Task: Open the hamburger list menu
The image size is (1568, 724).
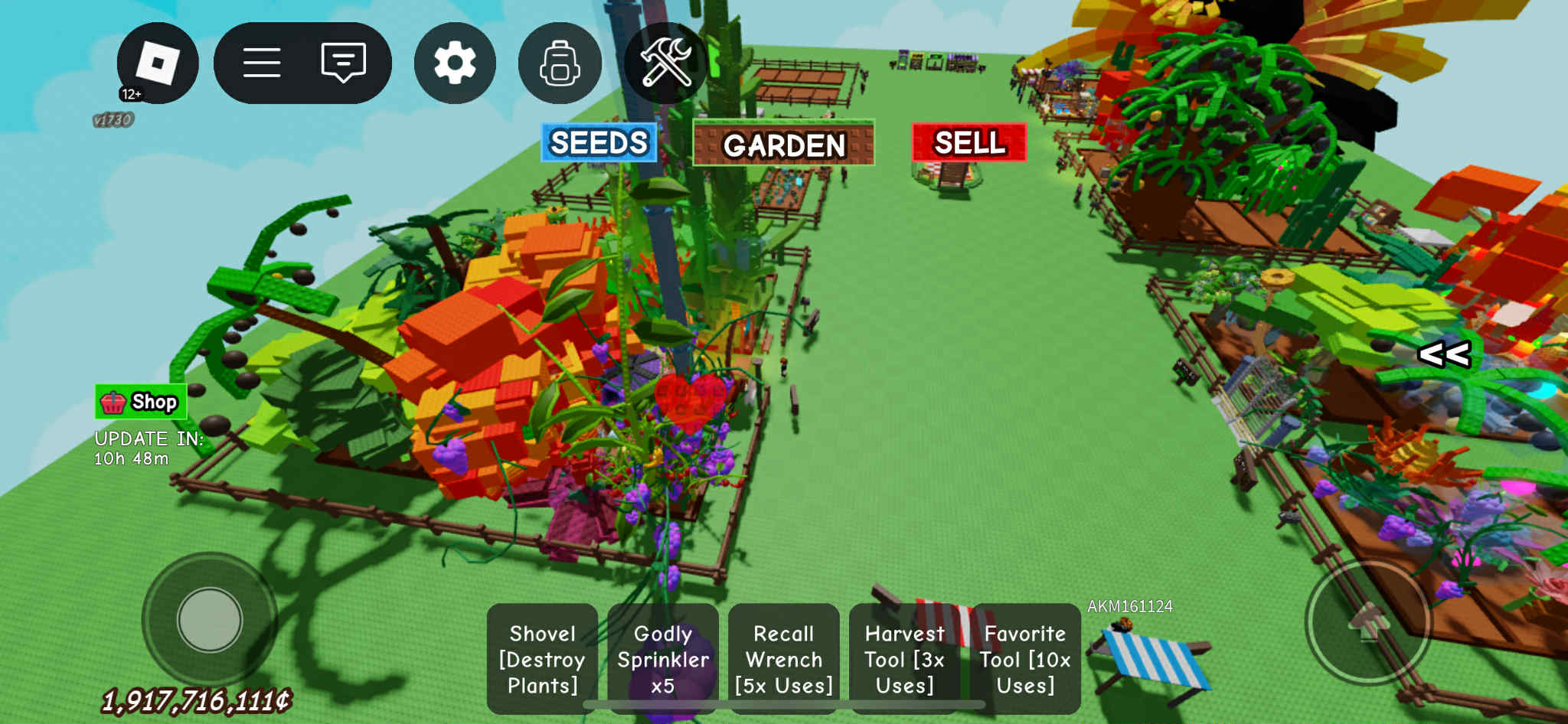Action: coord(262,63)
